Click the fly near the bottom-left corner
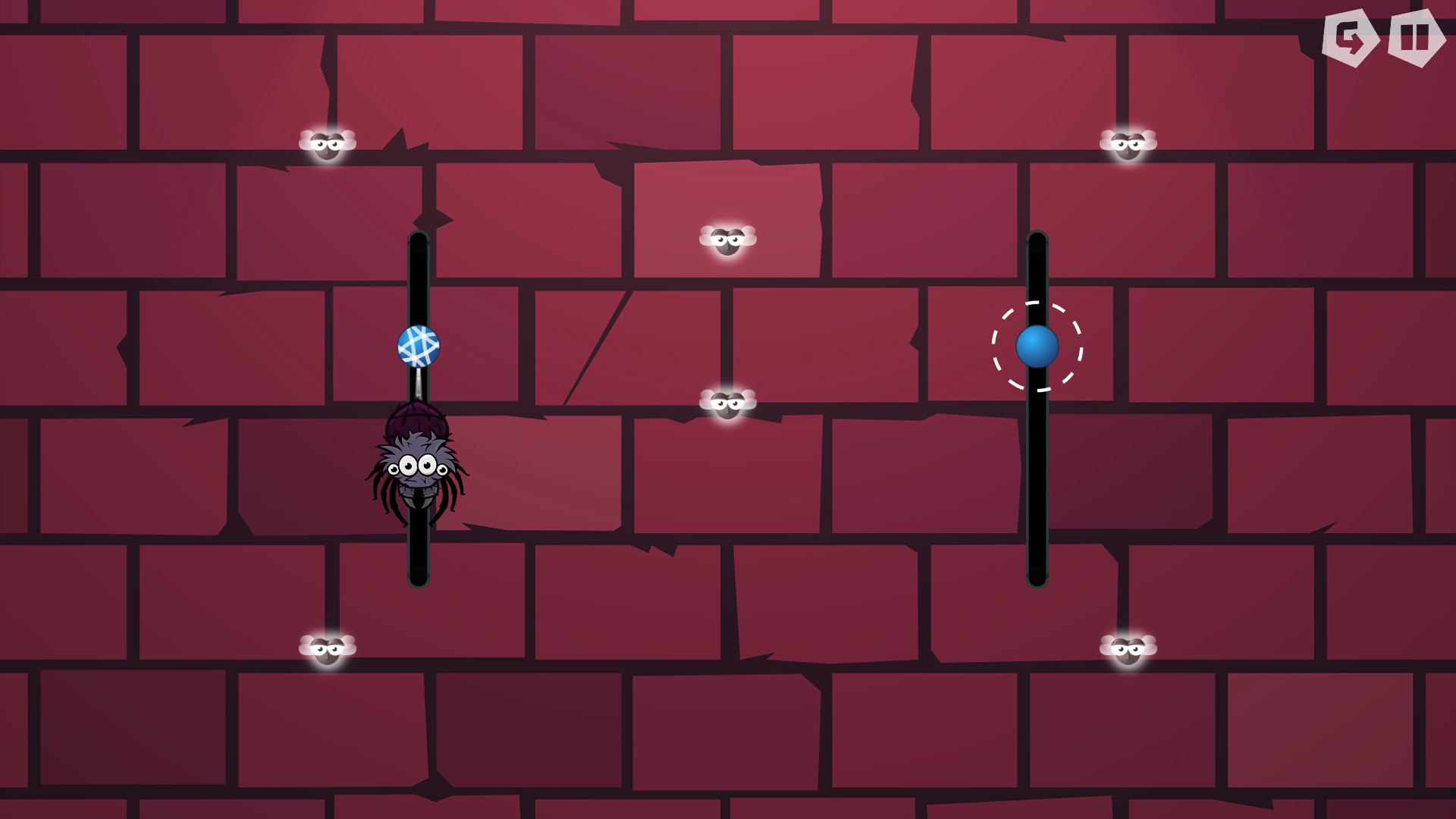 (328, 651)
